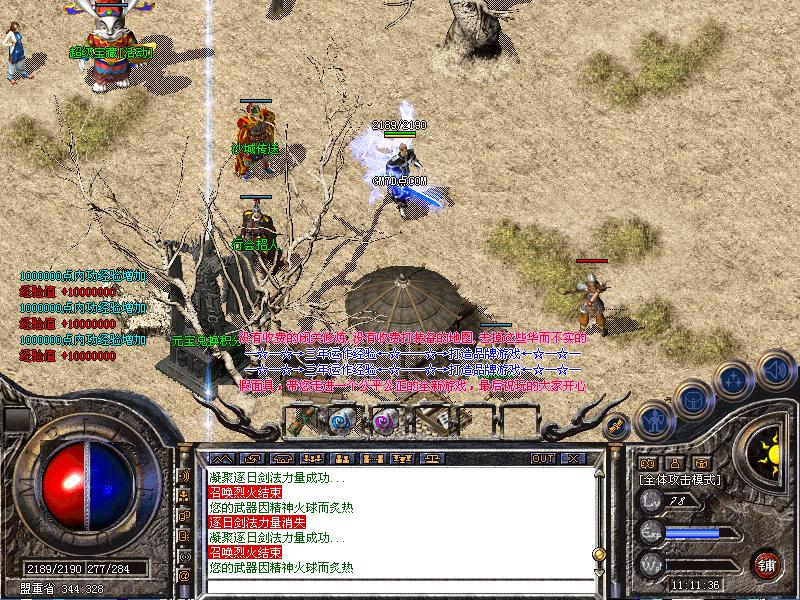The image size is (800, 600).
Task: Open the red 铺 shop button
Action: (x=767, y=563)
